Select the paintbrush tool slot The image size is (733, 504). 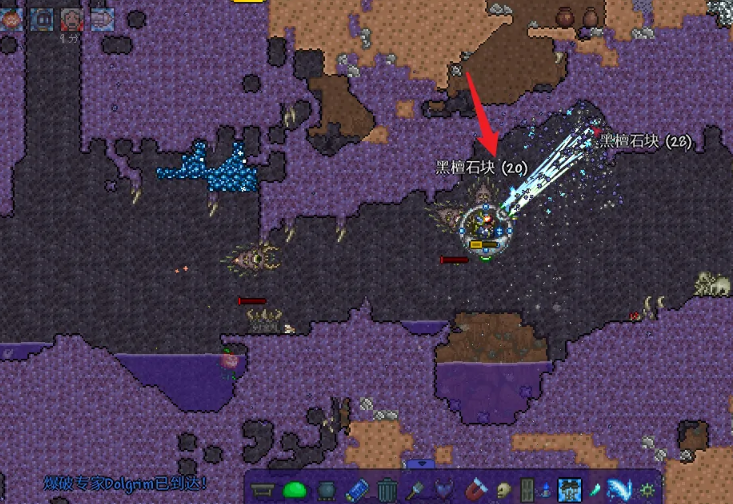point(415,490)
